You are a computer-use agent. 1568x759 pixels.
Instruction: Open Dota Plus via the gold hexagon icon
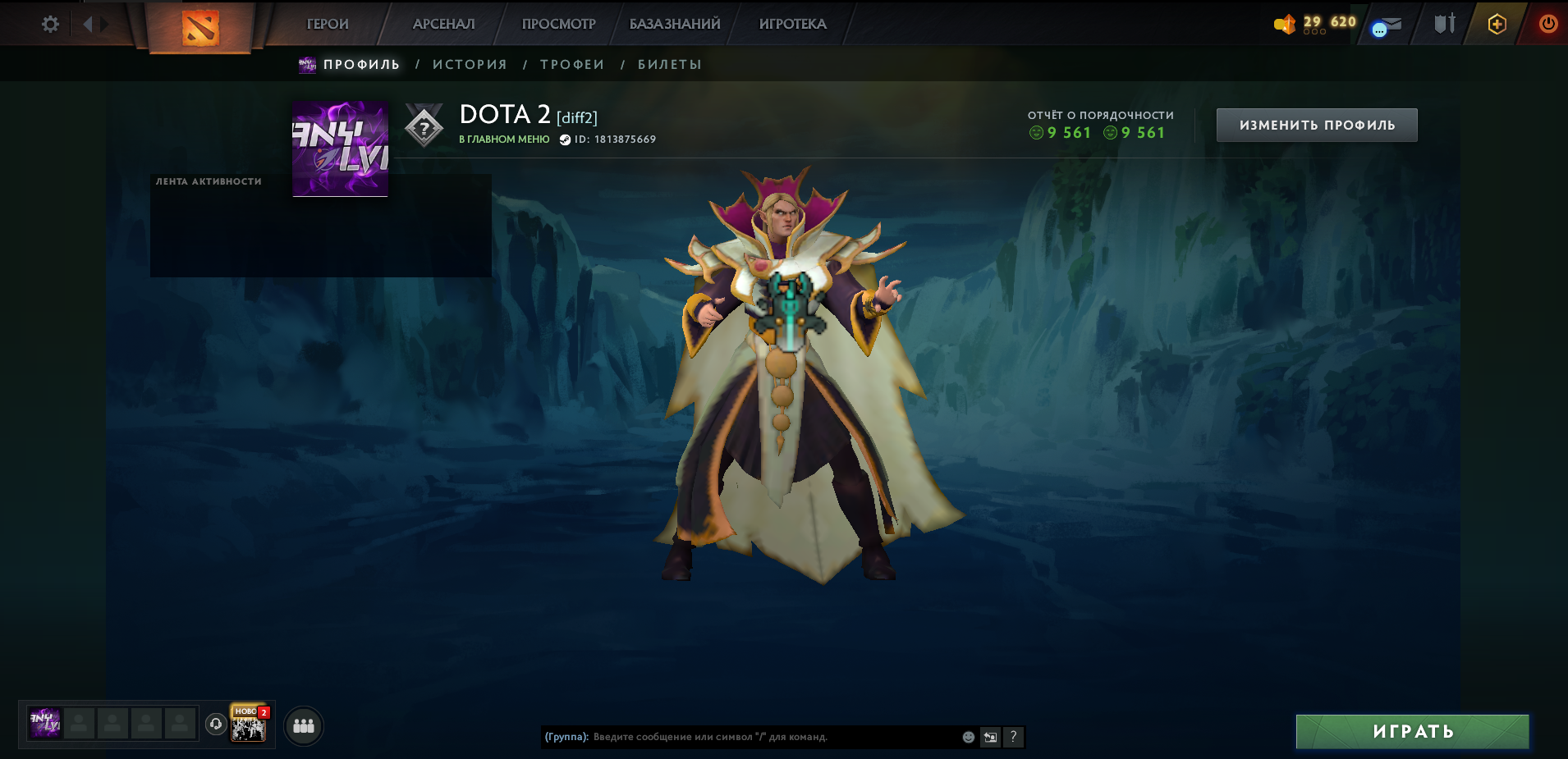(x=1496, y=24)
